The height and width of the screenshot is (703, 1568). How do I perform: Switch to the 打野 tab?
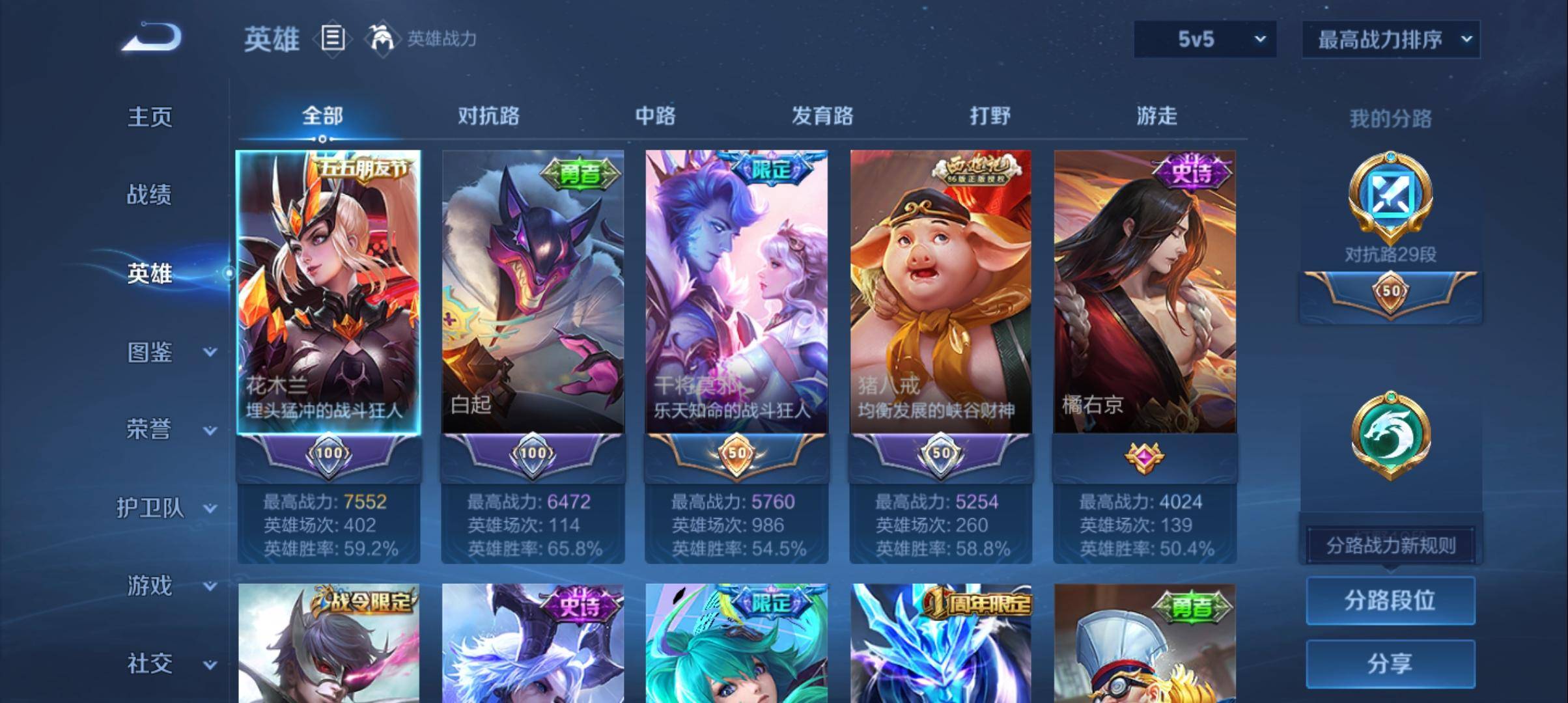(989, 116)
